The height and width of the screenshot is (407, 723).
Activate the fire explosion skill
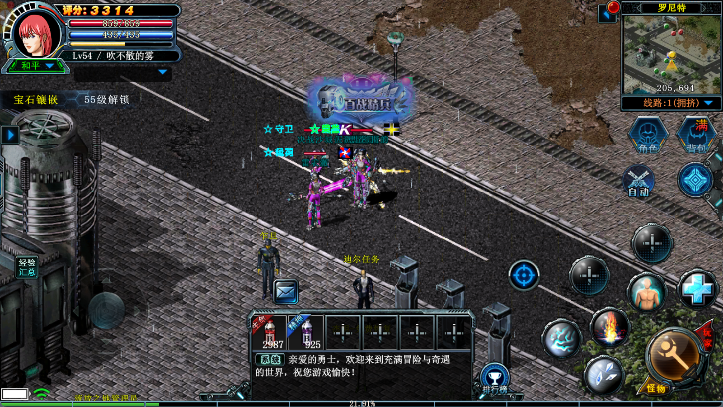(609, 326)
